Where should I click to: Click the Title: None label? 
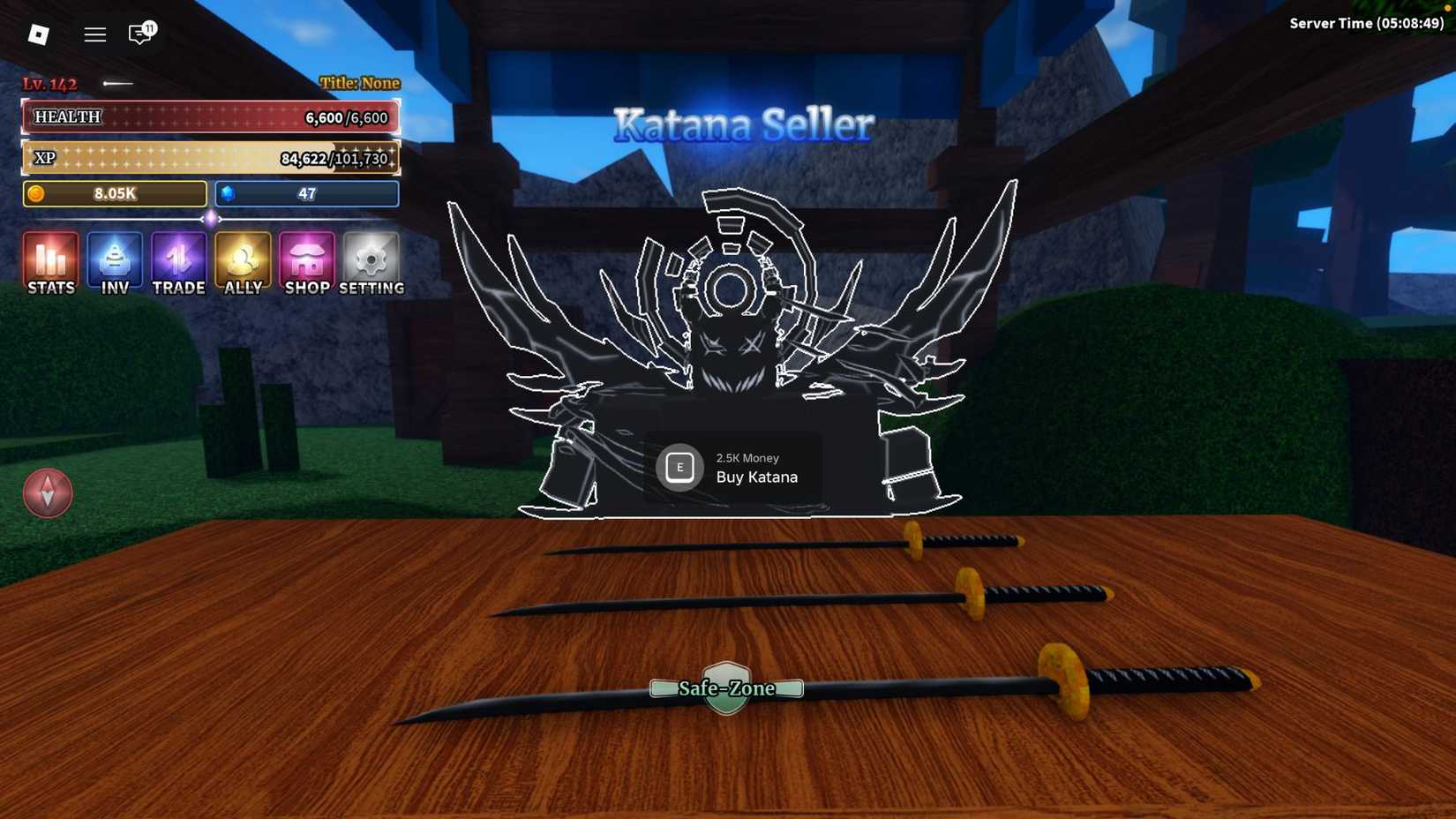357,82
